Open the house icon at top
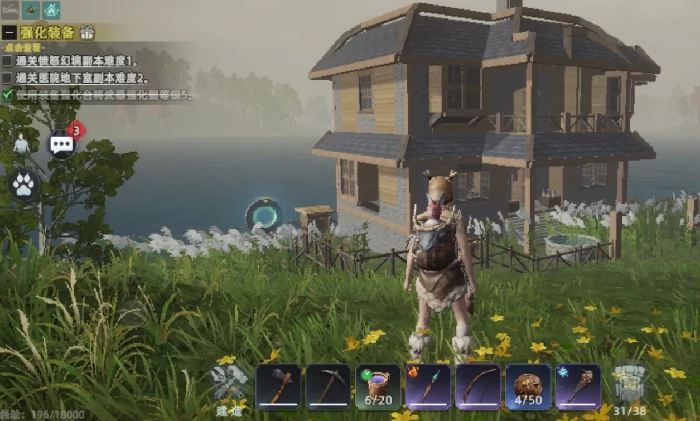The width and height of the screenshot is (700, 421). click(x=52, y=10)
